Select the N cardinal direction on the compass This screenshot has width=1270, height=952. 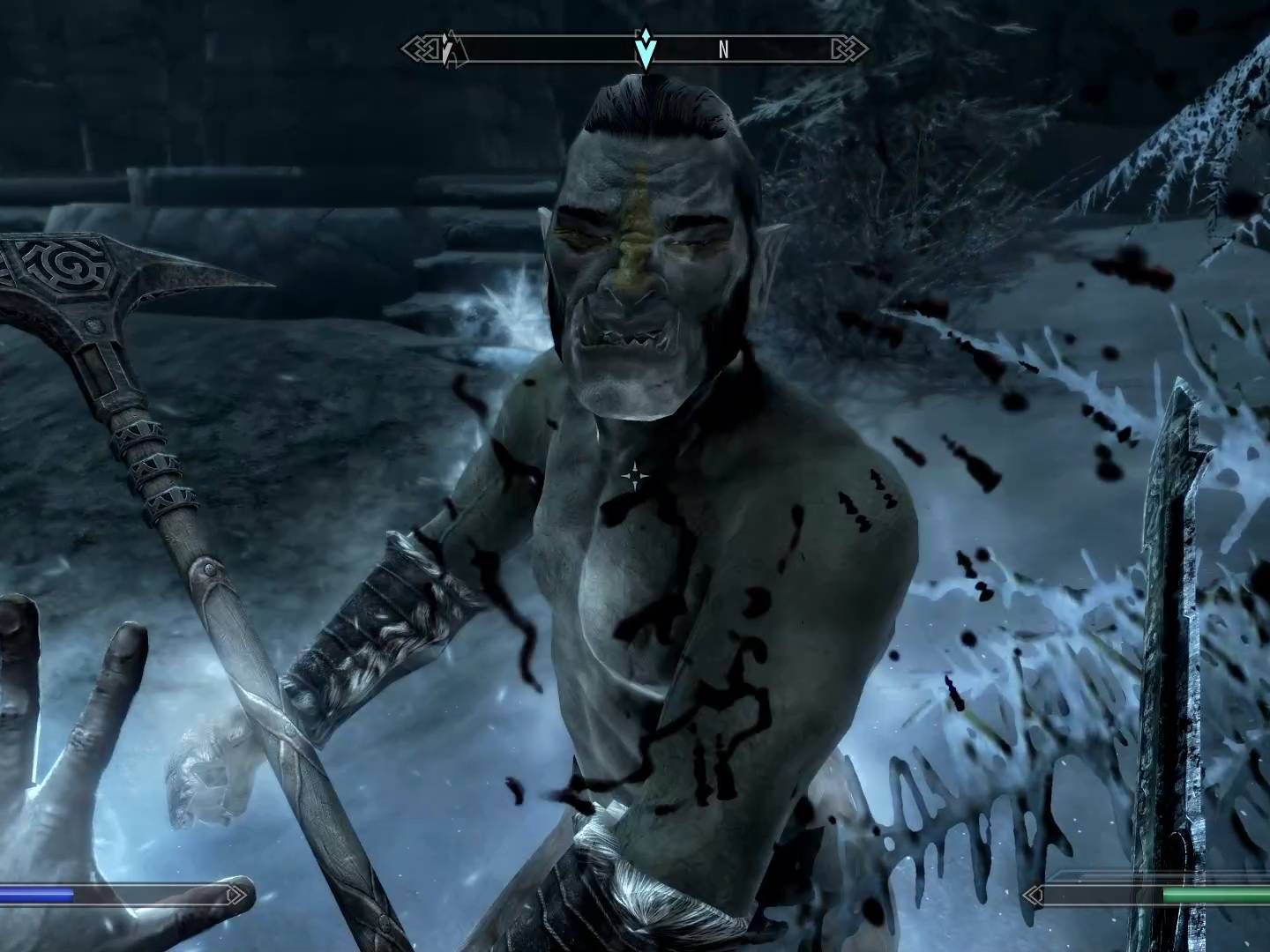pyautogui.click(x=723, y=48)
